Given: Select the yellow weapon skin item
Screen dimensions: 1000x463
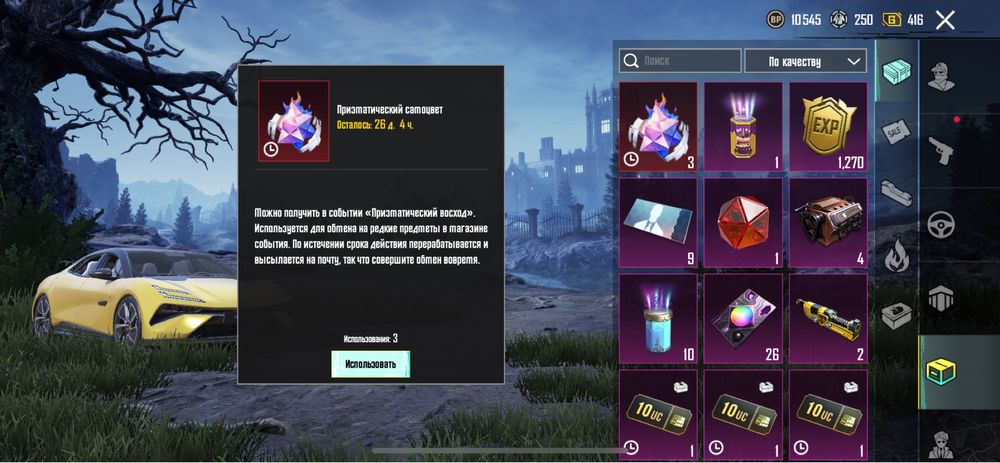Looking at the screenshot, I should [x=828, y=318].
